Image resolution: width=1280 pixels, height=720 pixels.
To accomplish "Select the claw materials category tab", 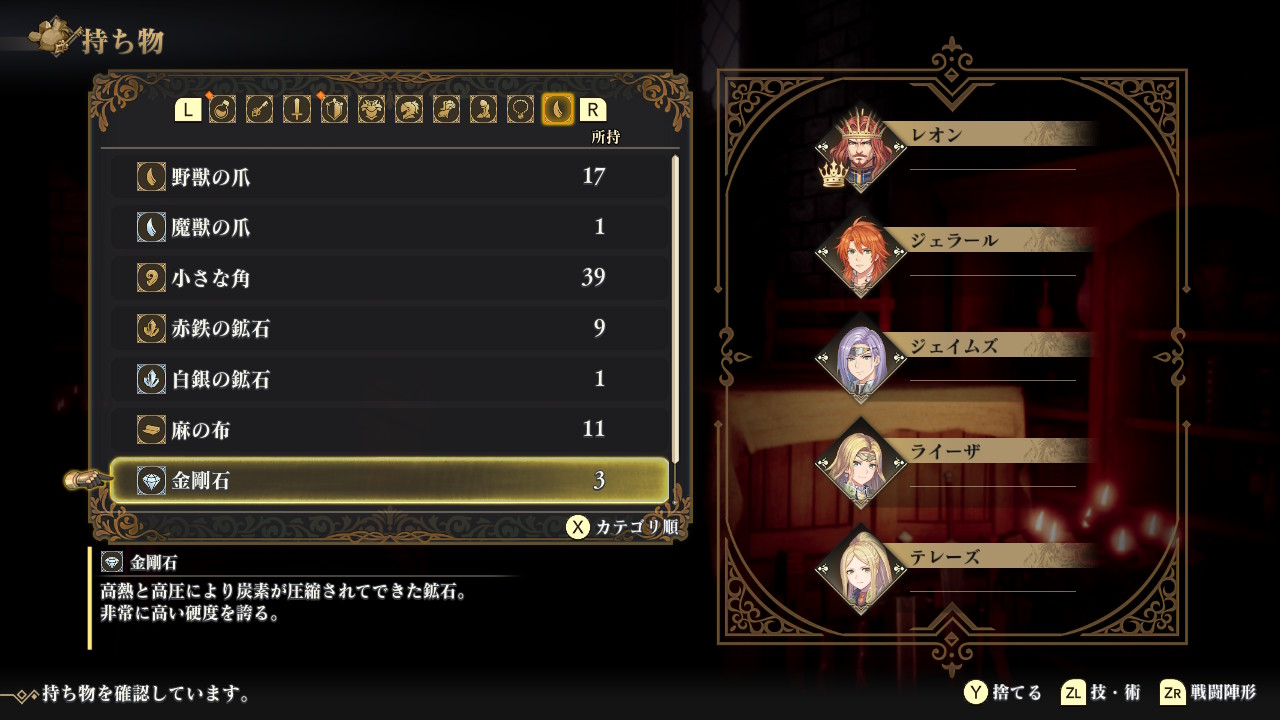I will click(557, 109).
